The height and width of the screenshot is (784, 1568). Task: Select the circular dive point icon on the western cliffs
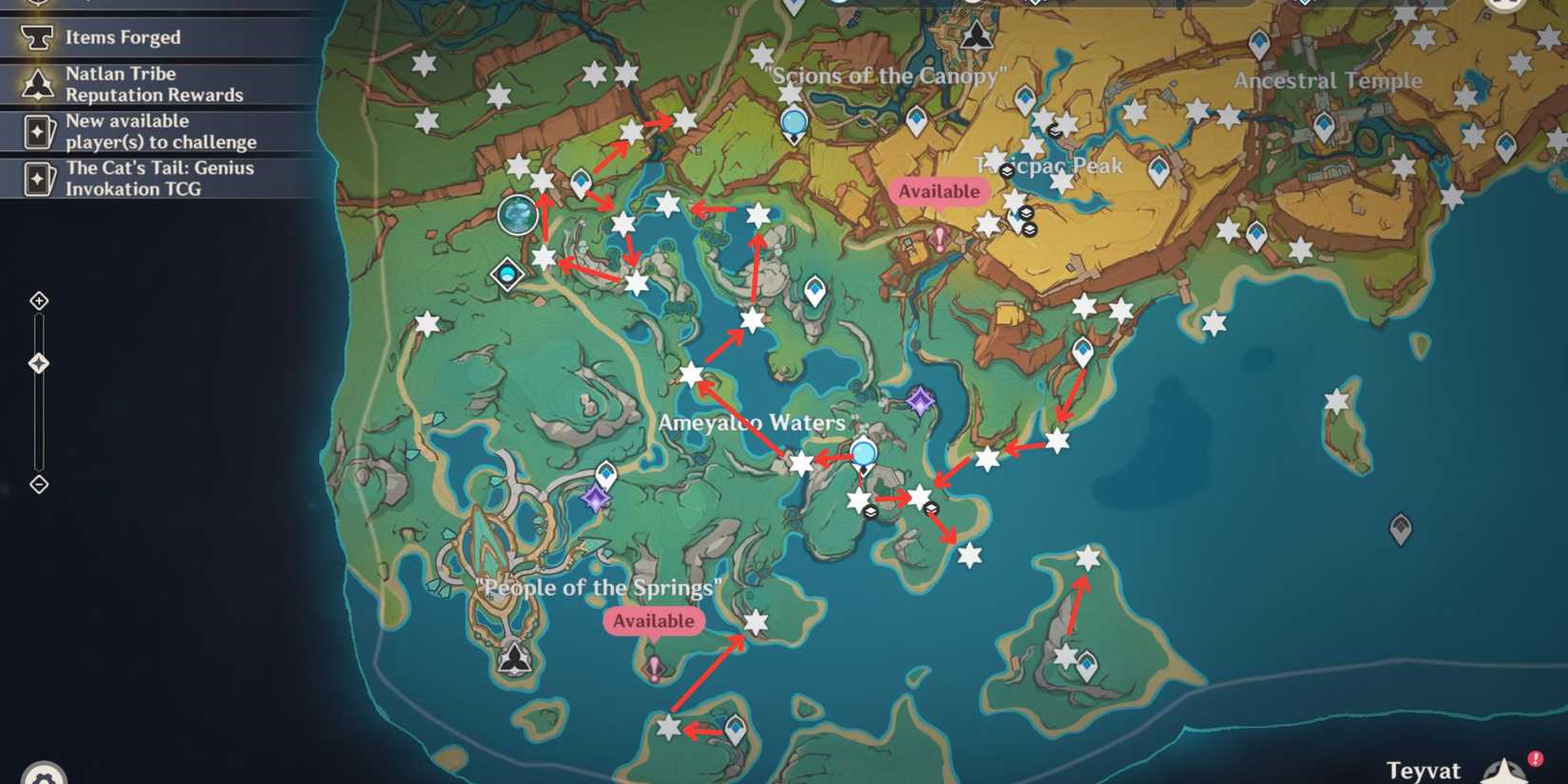tap(517, 215)
